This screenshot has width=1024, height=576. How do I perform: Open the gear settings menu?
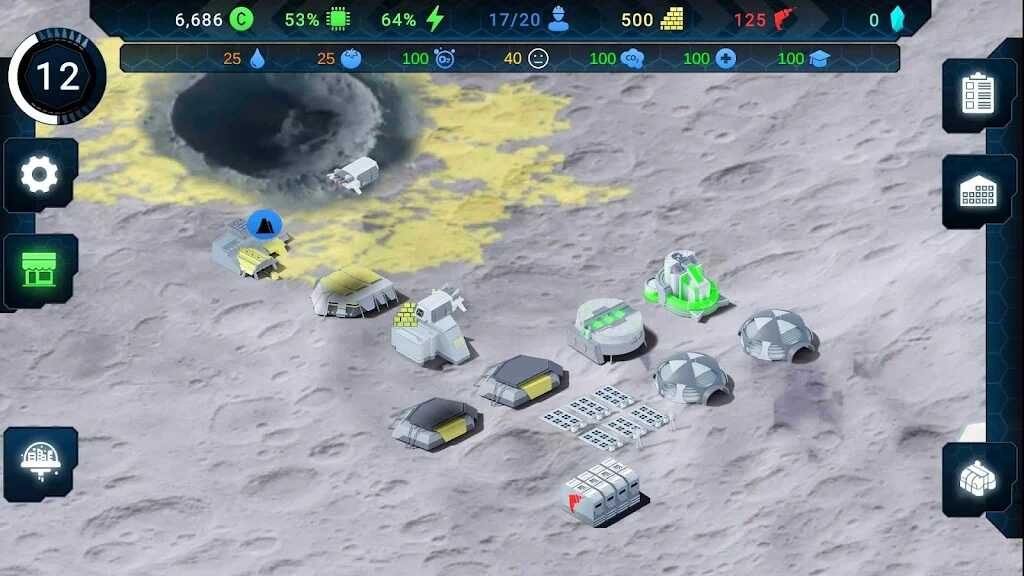click(x=40, y=175)
